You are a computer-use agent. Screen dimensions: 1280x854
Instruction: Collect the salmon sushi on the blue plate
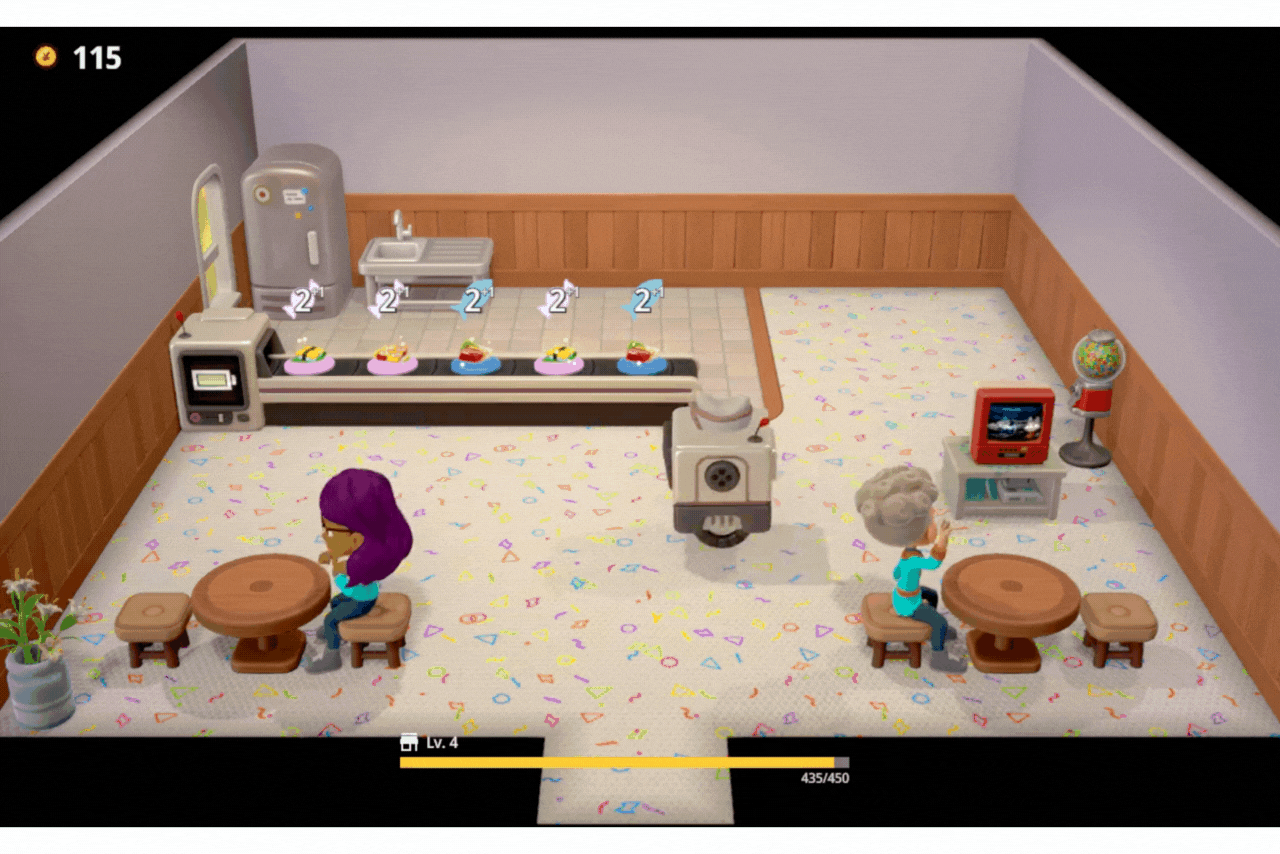474,360
